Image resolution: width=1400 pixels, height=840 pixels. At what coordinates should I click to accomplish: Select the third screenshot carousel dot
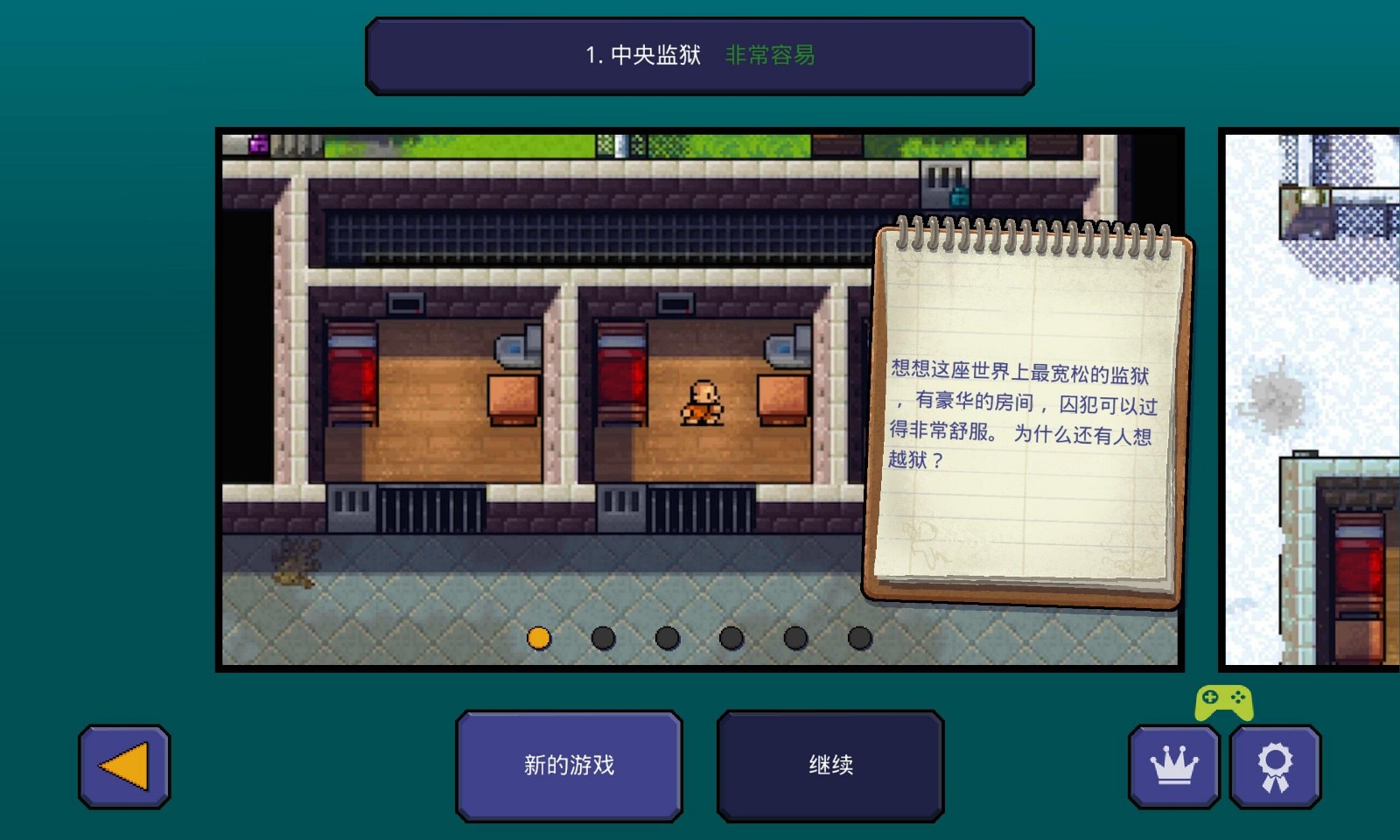coord(666,639)
